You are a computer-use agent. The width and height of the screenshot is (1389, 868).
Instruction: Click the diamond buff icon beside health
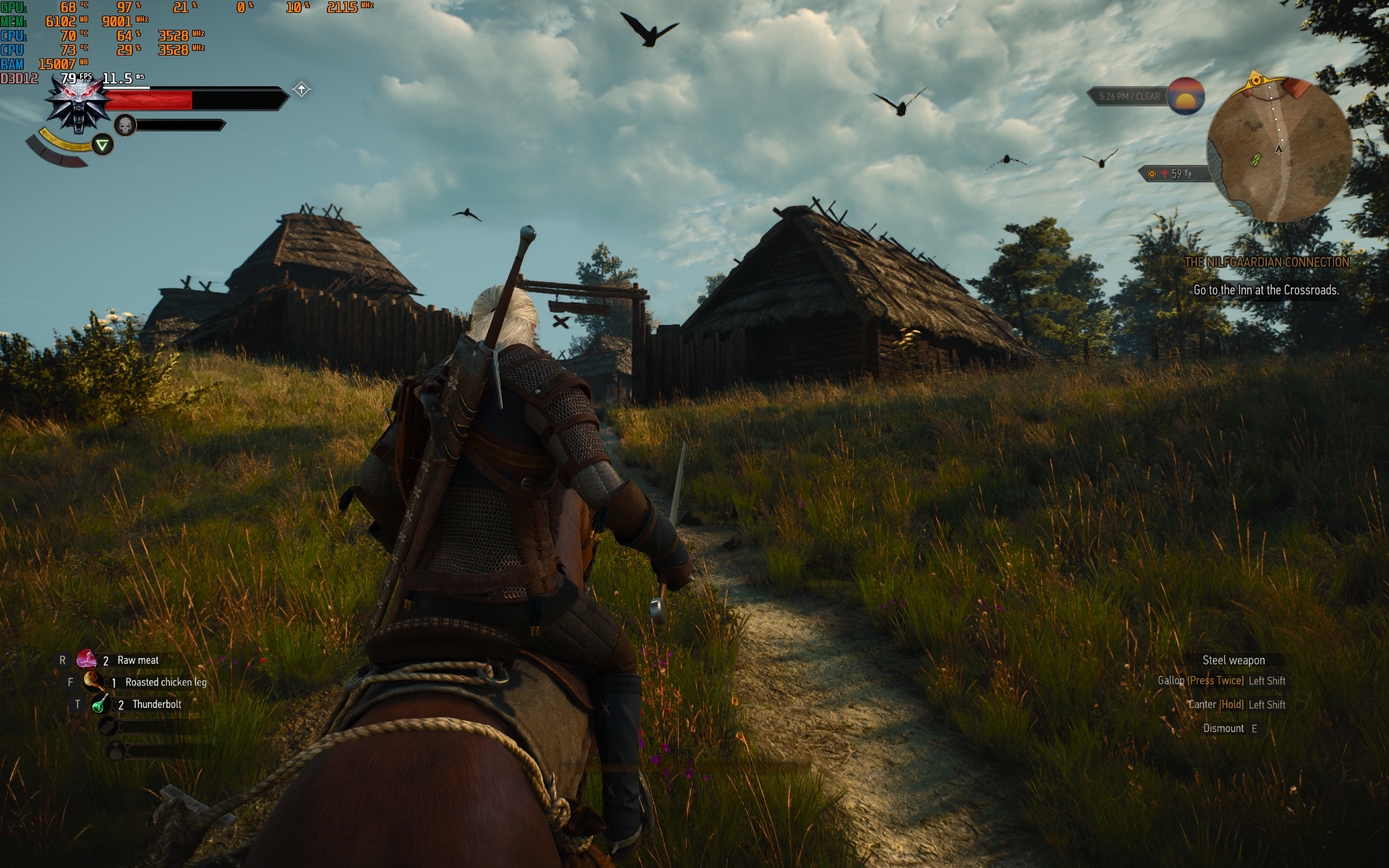[302, 89]
